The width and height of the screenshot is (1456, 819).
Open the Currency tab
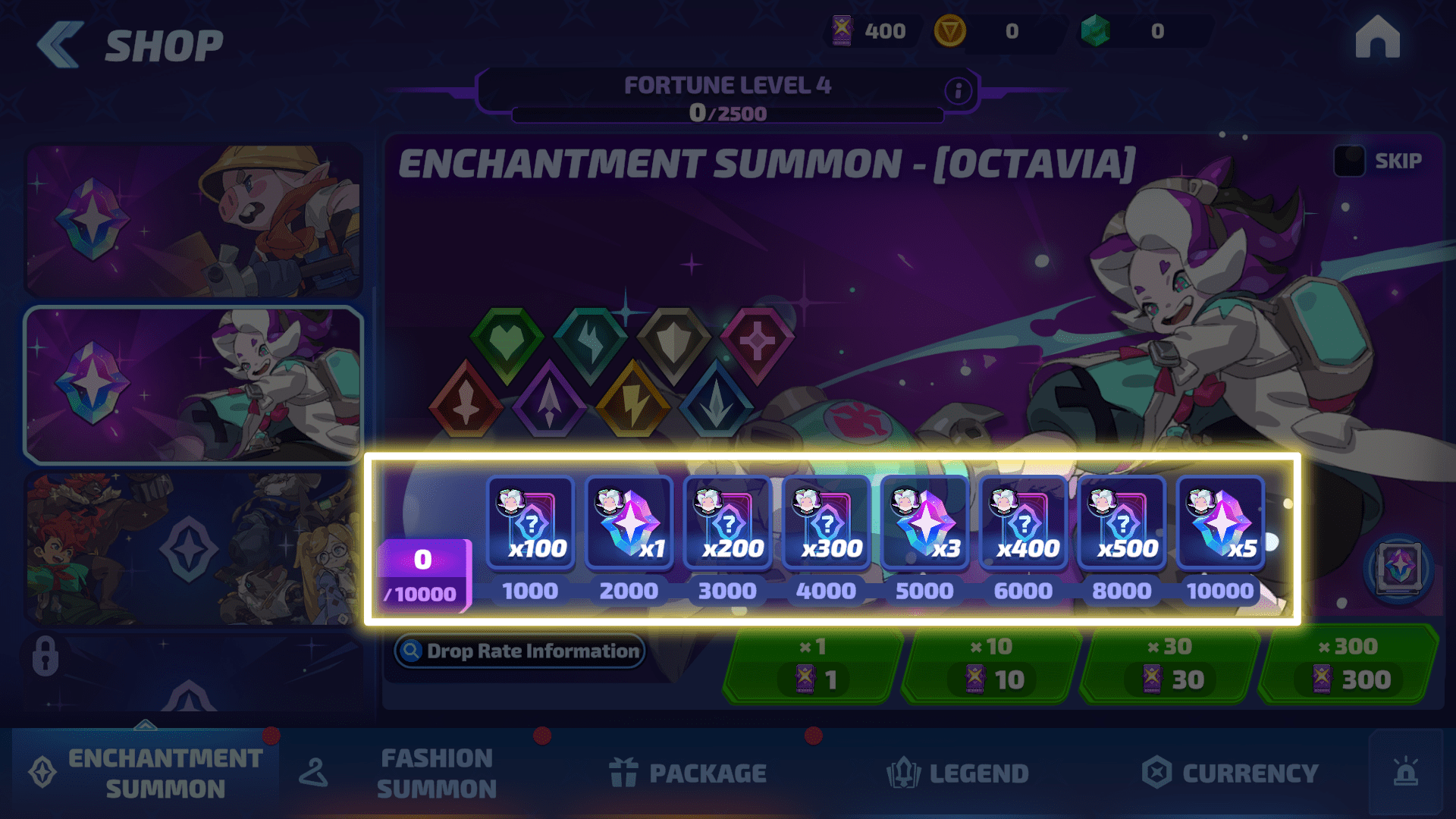tap(1230, 773)
